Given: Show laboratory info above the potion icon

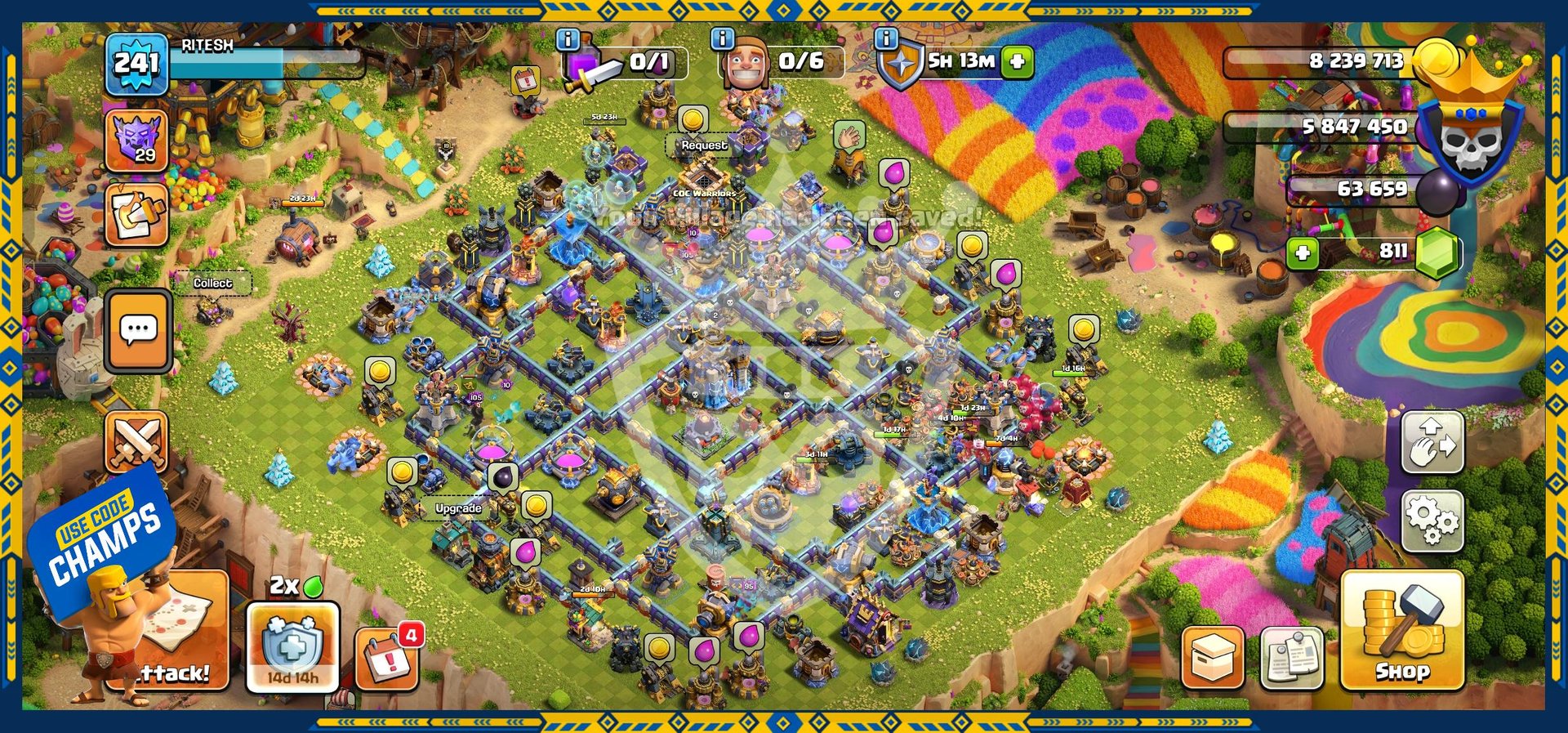Looking at the screenshot, I should click(x=568, y=39).
